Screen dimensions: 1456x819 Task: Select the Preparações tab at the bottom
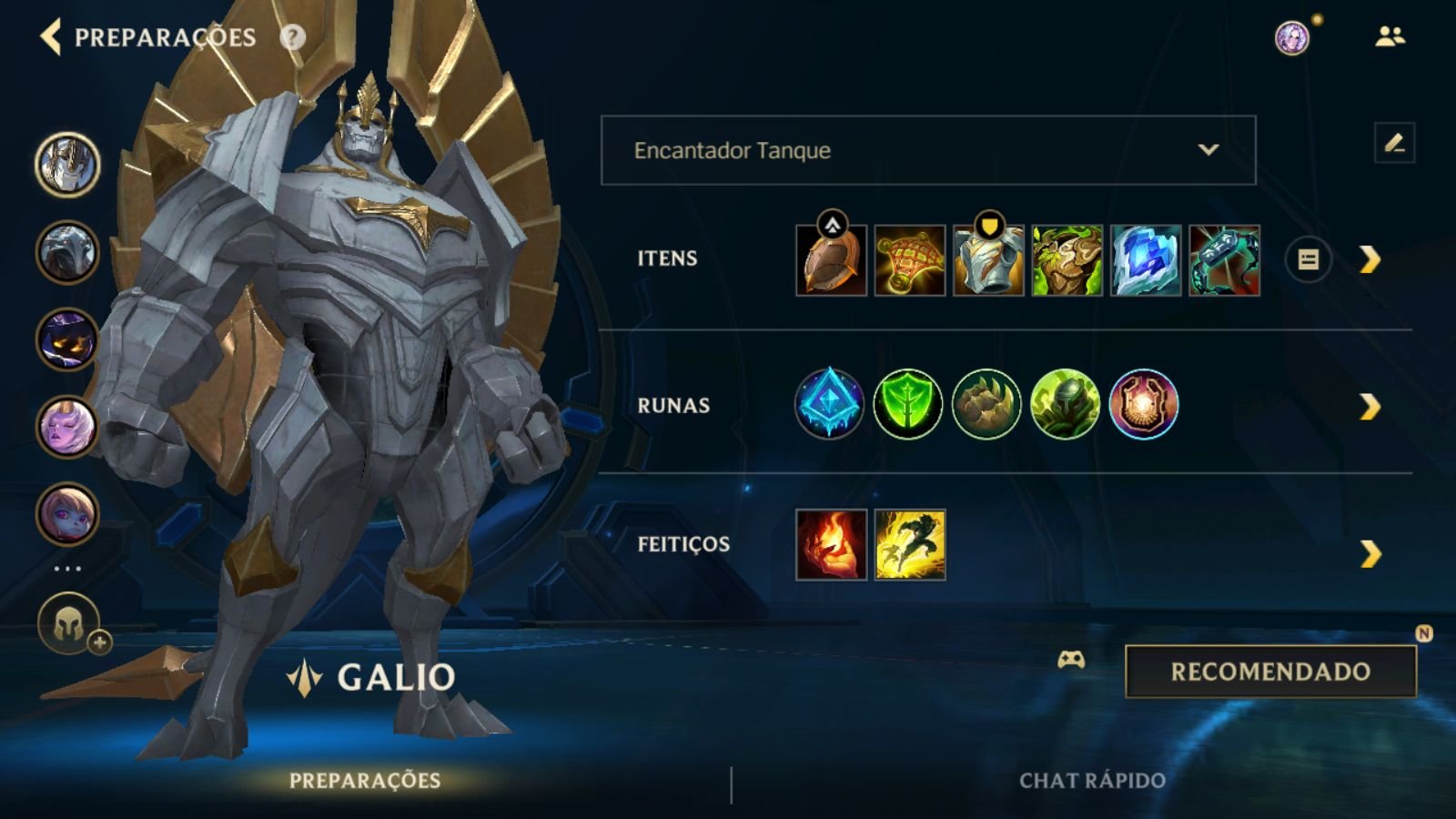tap(363, 779)
